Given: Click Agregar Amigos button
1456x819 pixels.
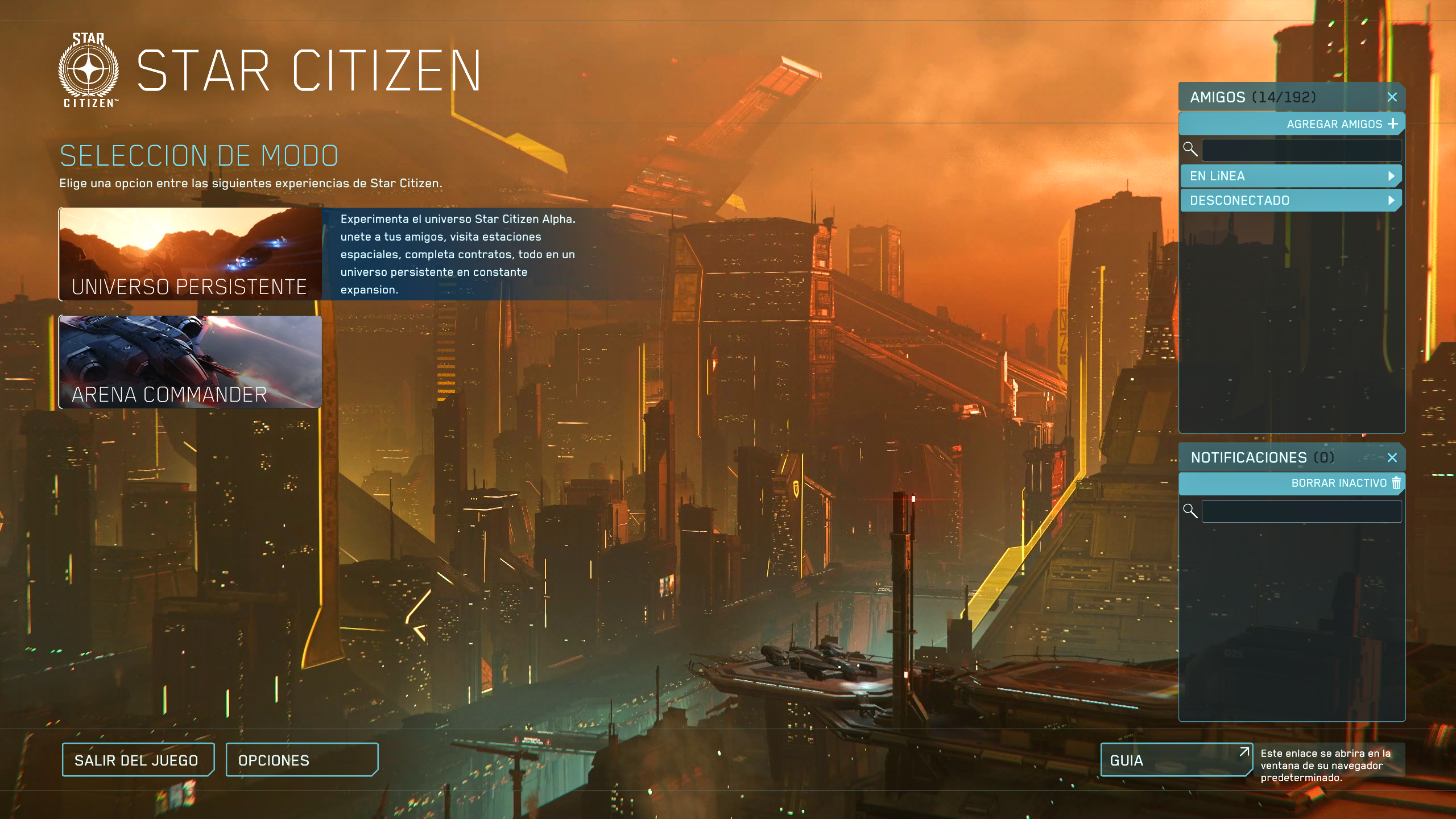Looking at the screenshot, I should pos(1341,124).
